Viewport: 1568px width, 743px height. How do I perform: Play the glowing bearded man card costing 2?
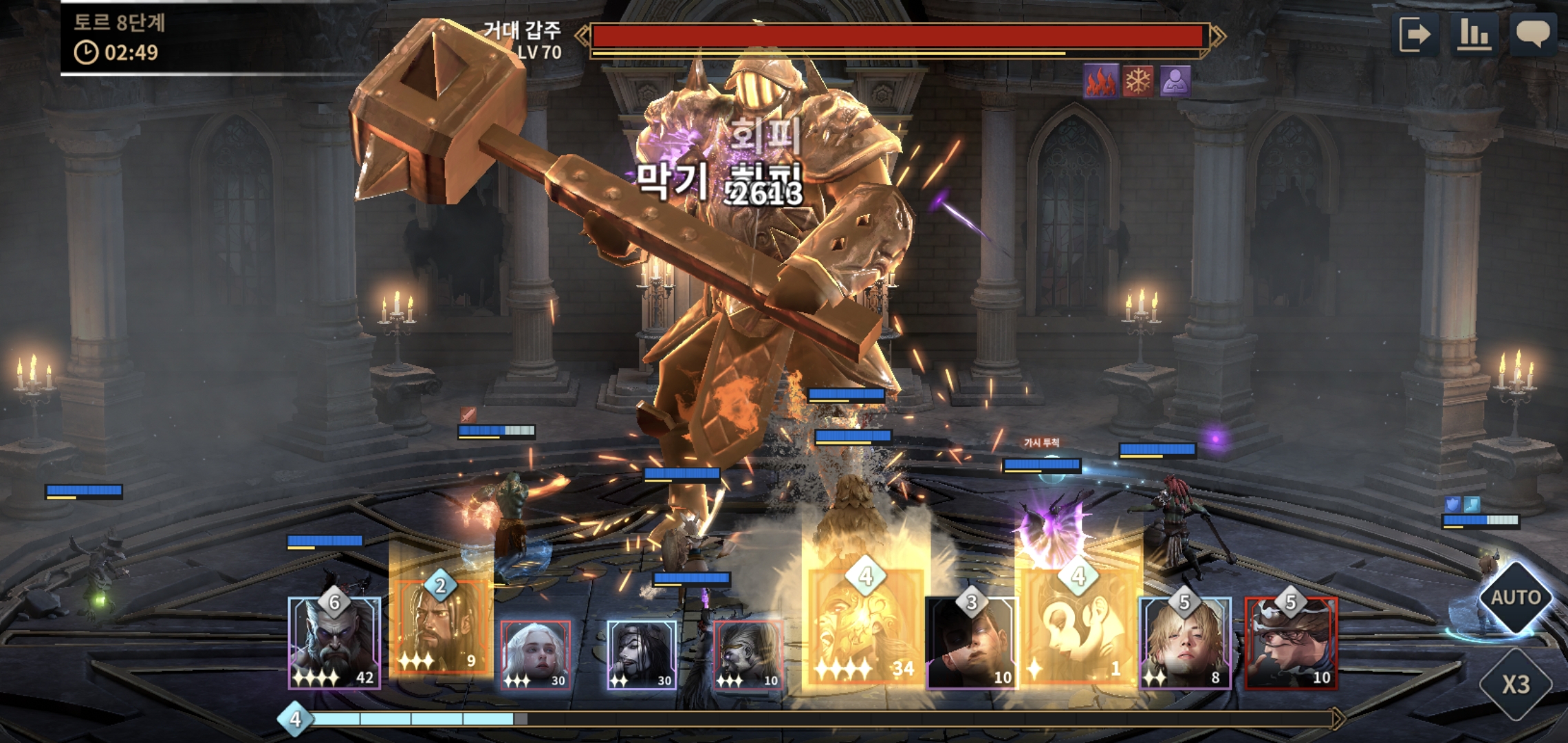point(440,627)
